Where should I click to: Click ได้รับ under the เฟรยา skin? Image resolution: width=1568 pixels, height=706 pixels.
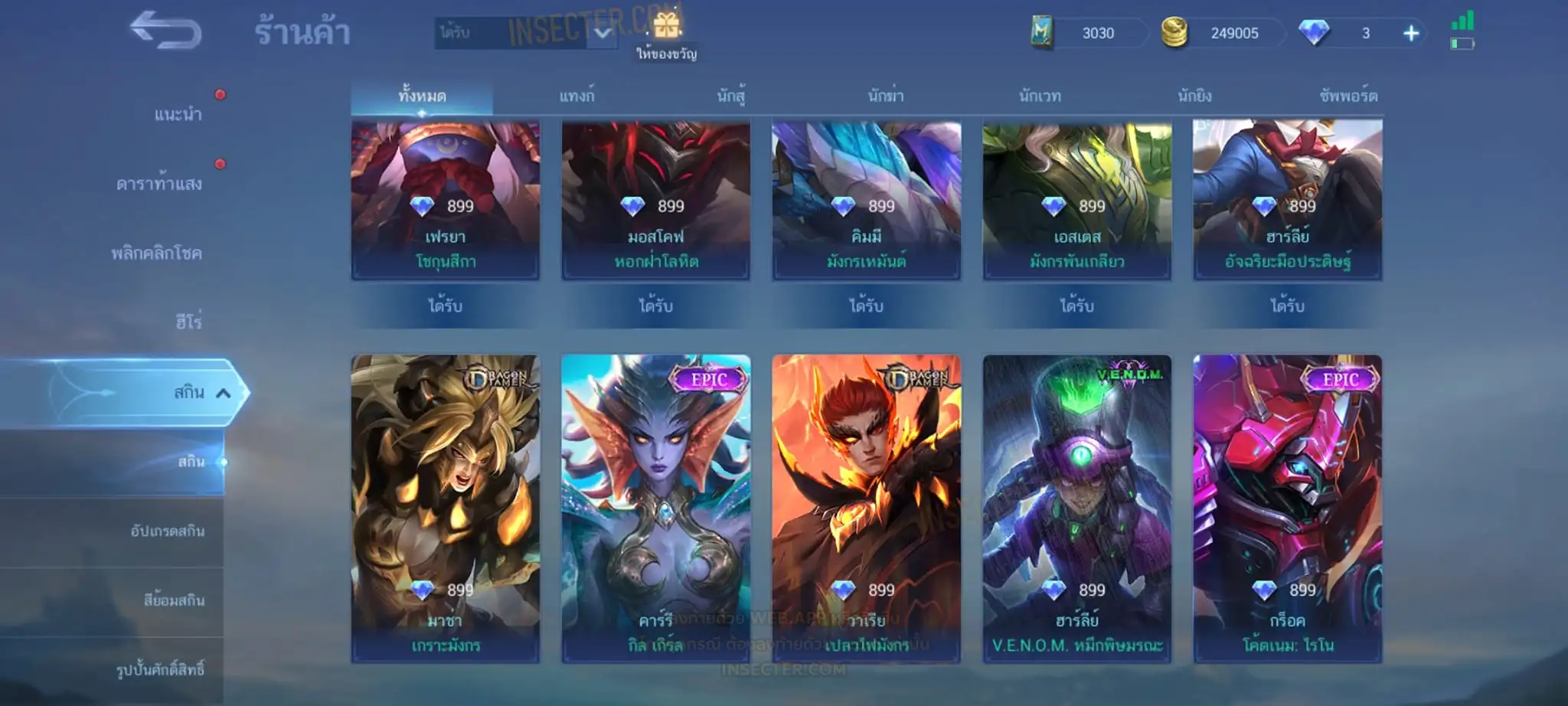[x=446, y=306]
